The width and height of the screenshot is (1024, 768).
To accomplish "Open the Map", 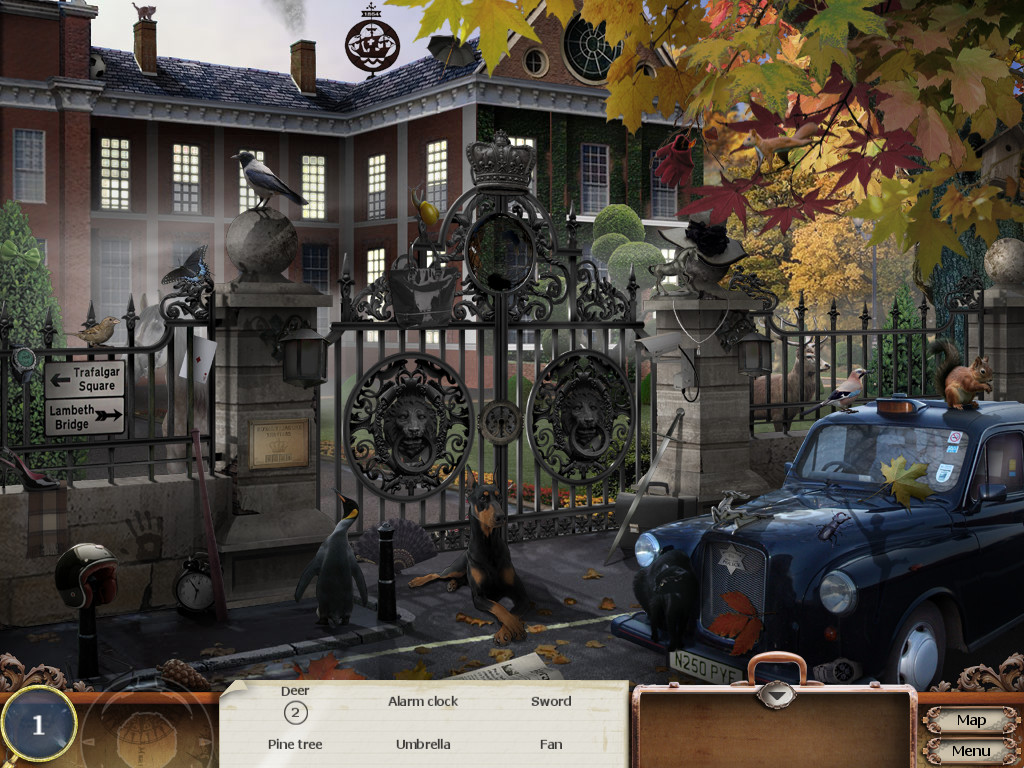I will [970, 720].
